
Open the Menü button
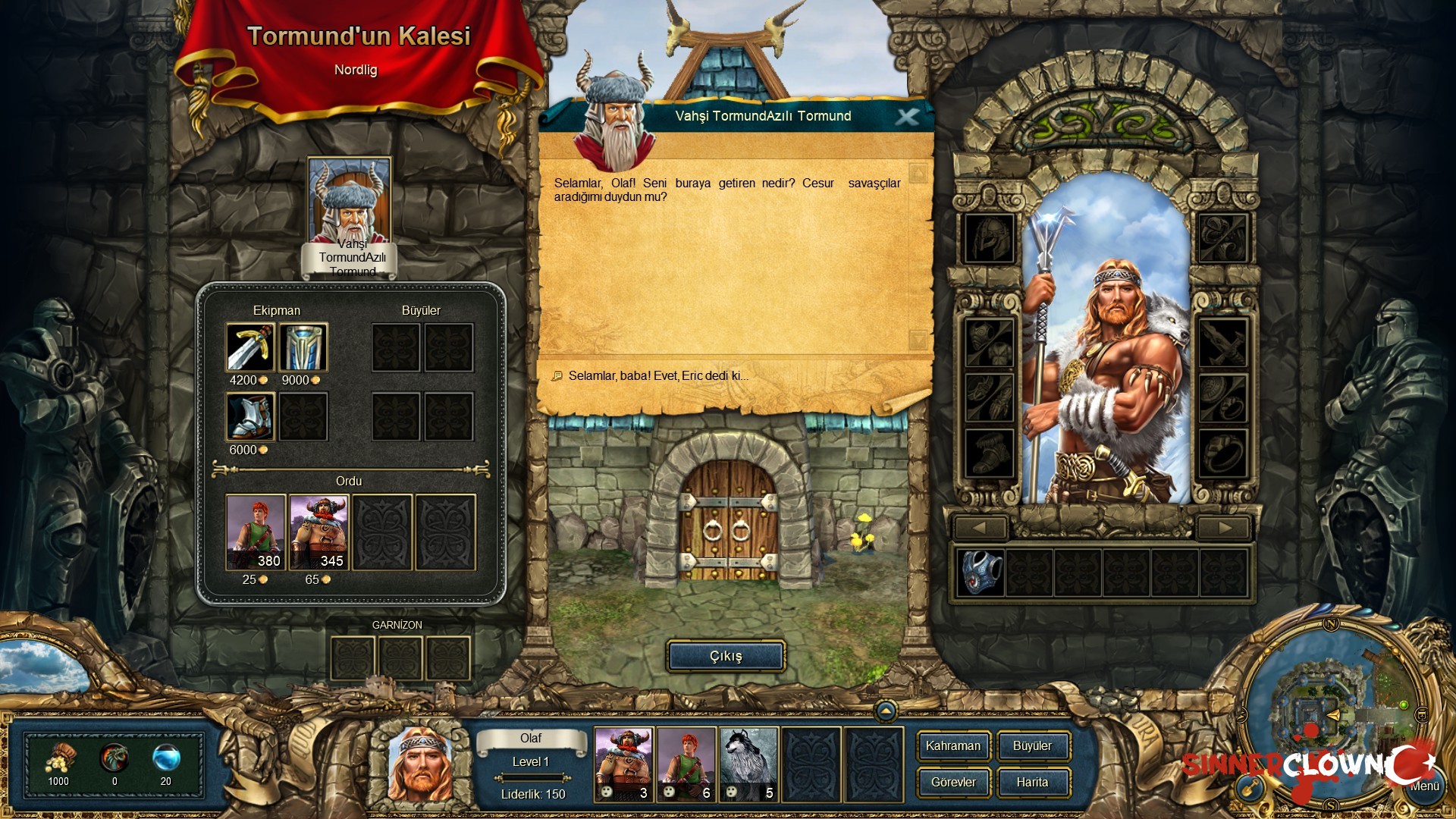1424,786
